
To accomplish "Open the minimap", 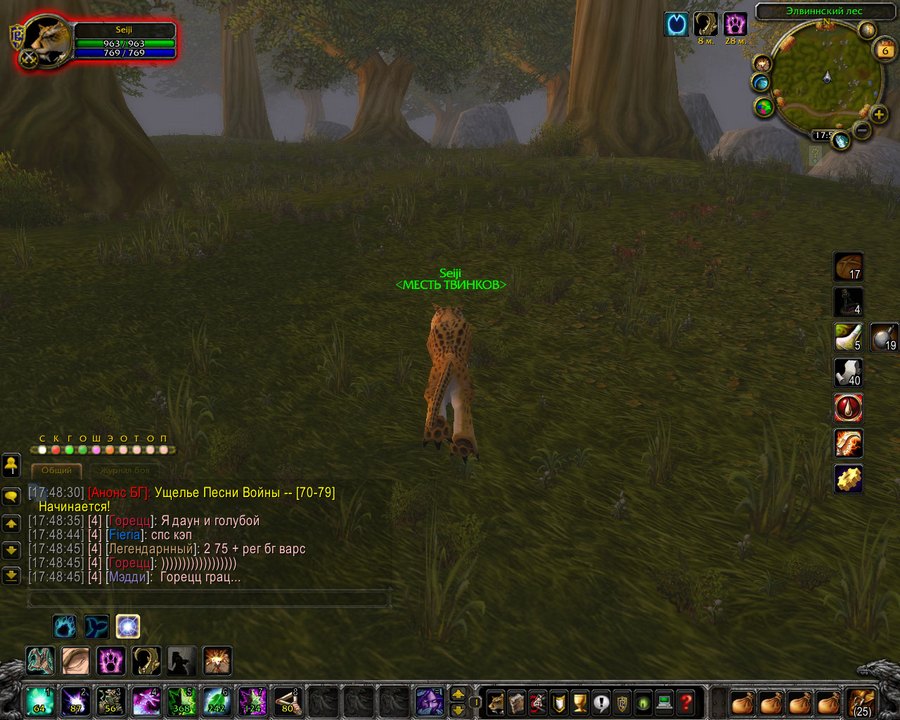I will (x=826, y=77).
